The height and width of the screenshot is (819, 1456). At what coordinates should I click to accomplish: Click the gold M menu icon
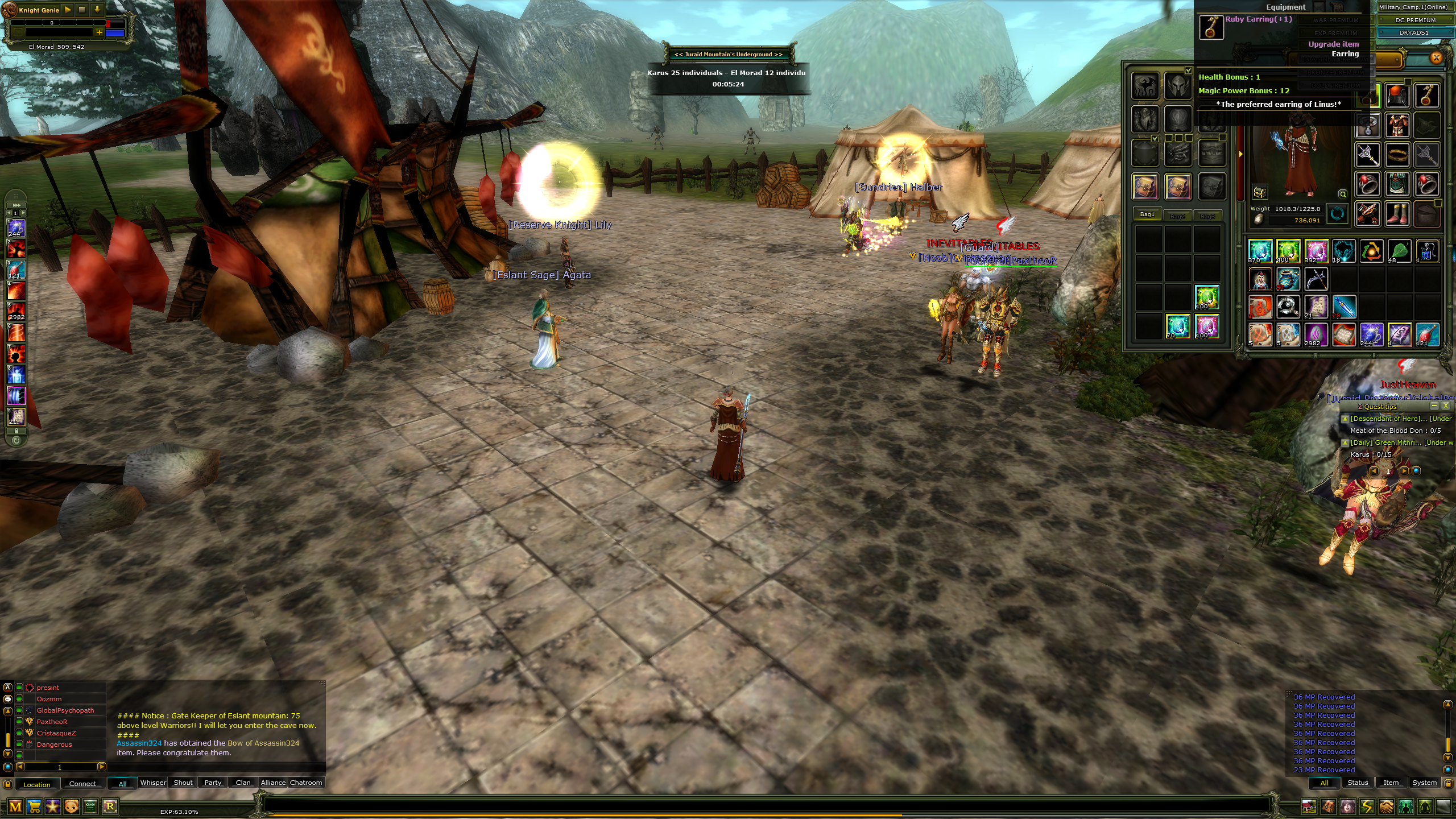(x=15, y=806)
